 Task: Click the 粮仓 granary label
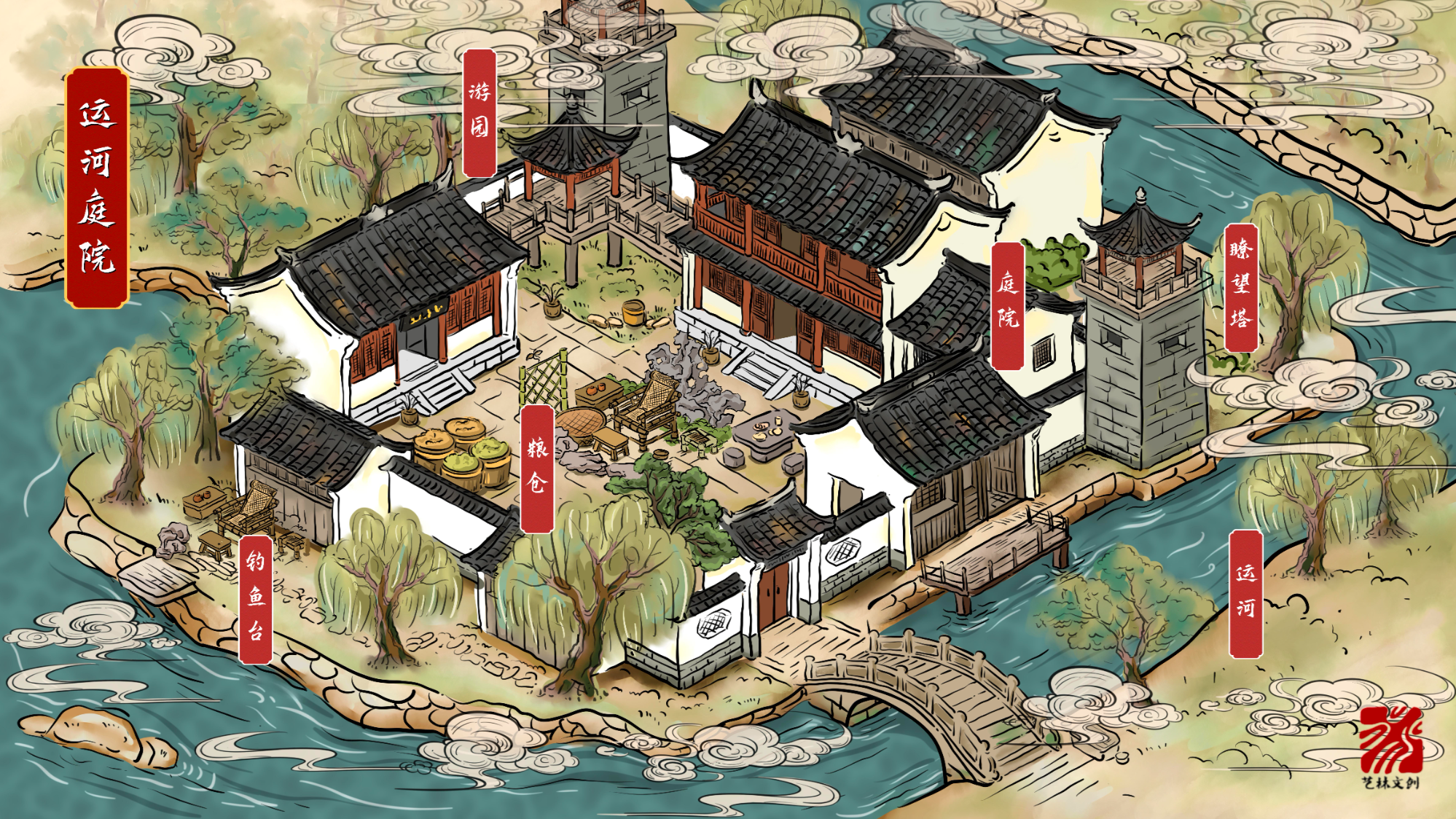[x=537, y=469]
